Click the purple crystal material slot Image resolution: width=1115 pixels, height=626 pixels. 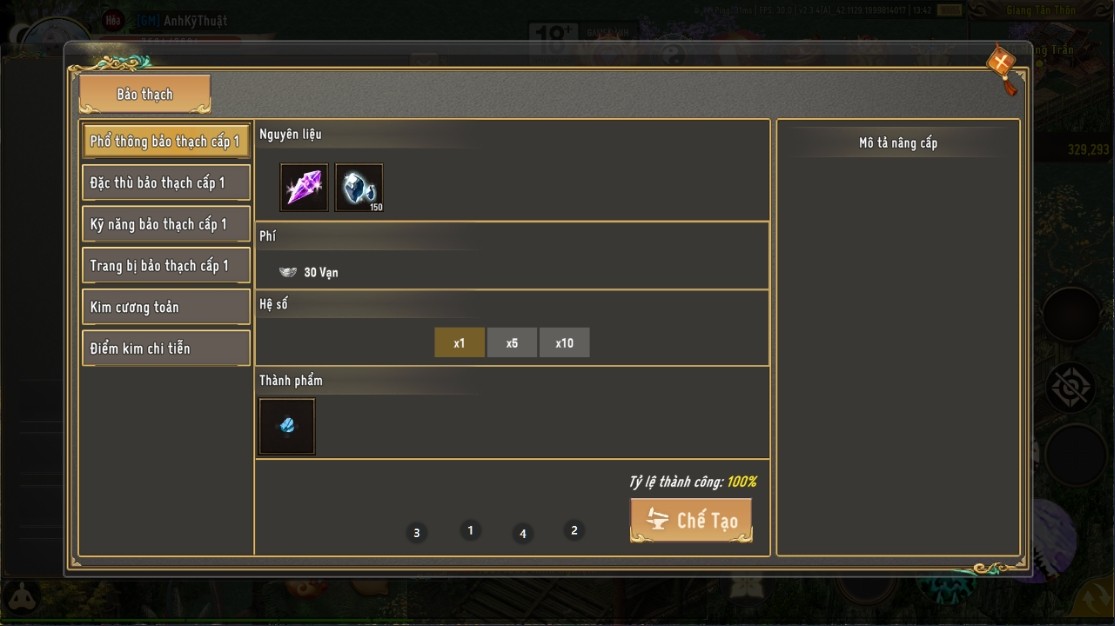[304, 188]
